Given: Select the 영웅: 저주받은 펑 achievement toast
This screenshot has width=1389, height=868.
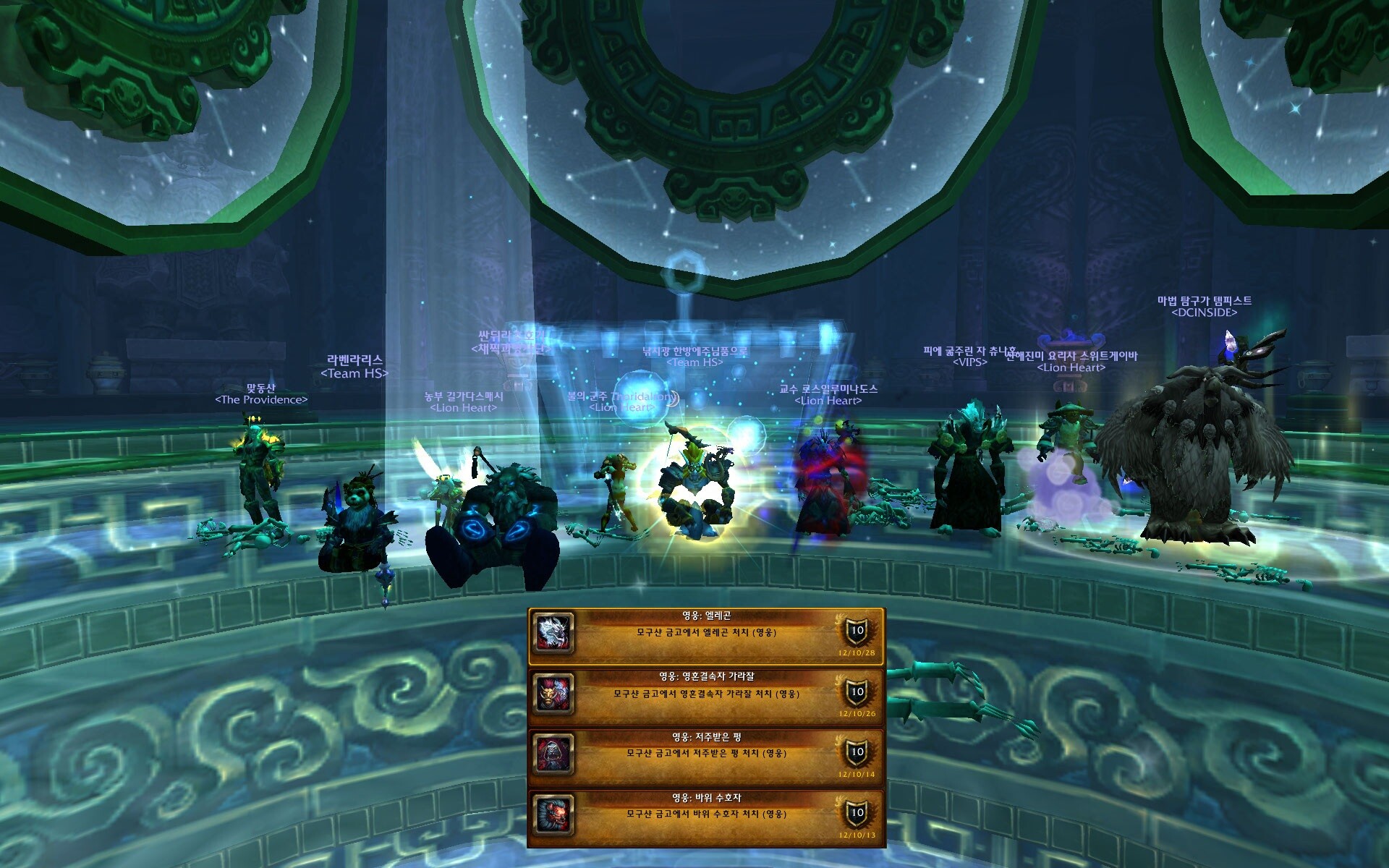Looking at the screenshot, I should coord(706,757).
